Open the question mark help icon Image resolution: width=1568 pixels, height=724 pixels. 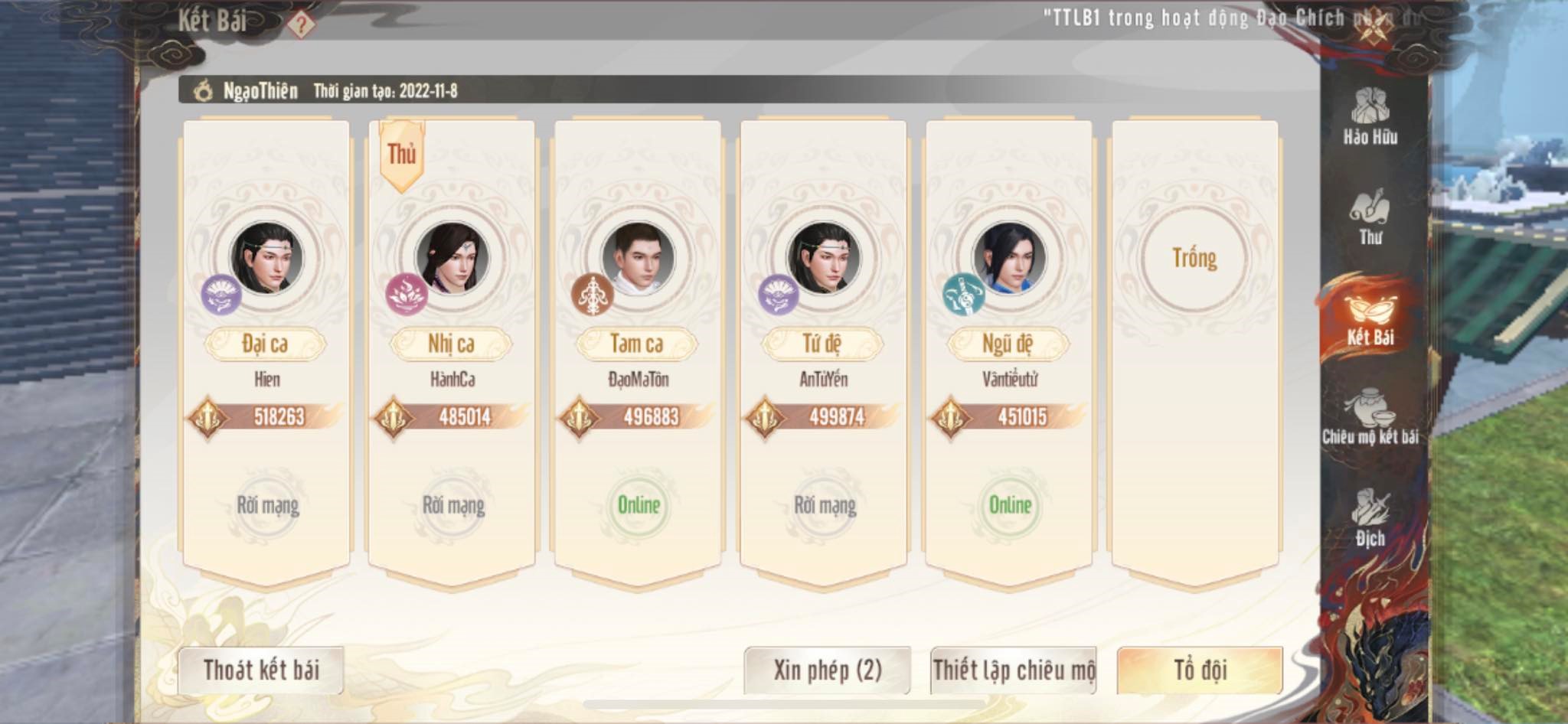[x=301, y=24]
